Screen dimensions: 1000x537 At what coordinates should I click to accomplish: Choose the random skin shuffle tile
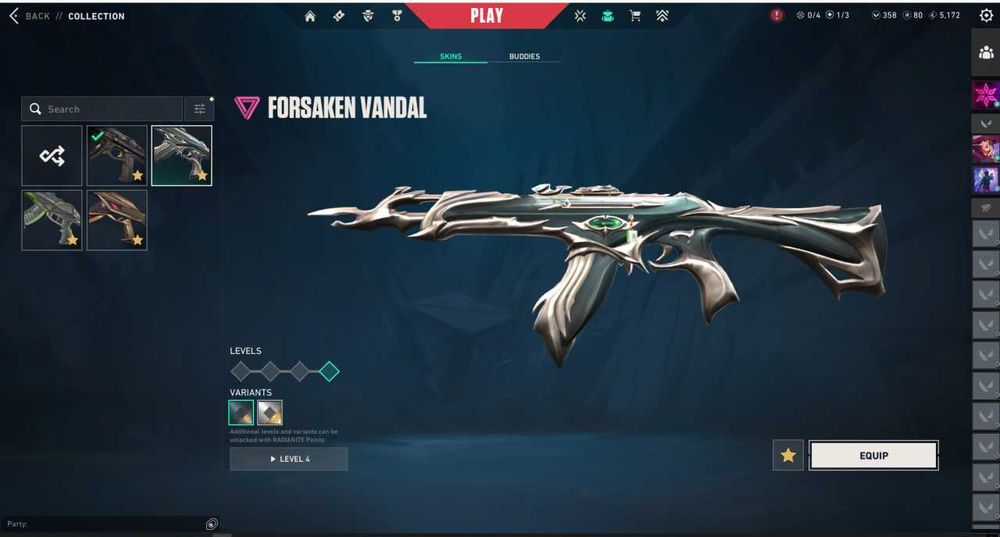(52, 156)
